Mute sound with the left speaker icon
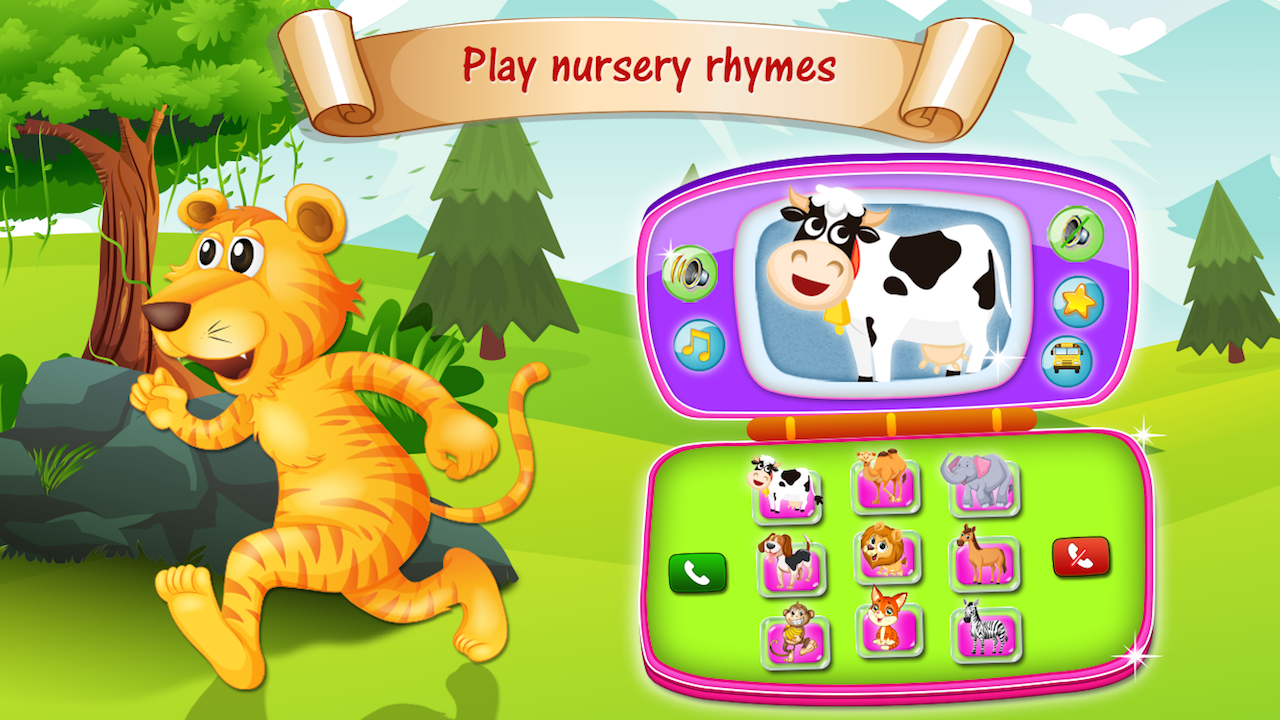 [688, 272]
